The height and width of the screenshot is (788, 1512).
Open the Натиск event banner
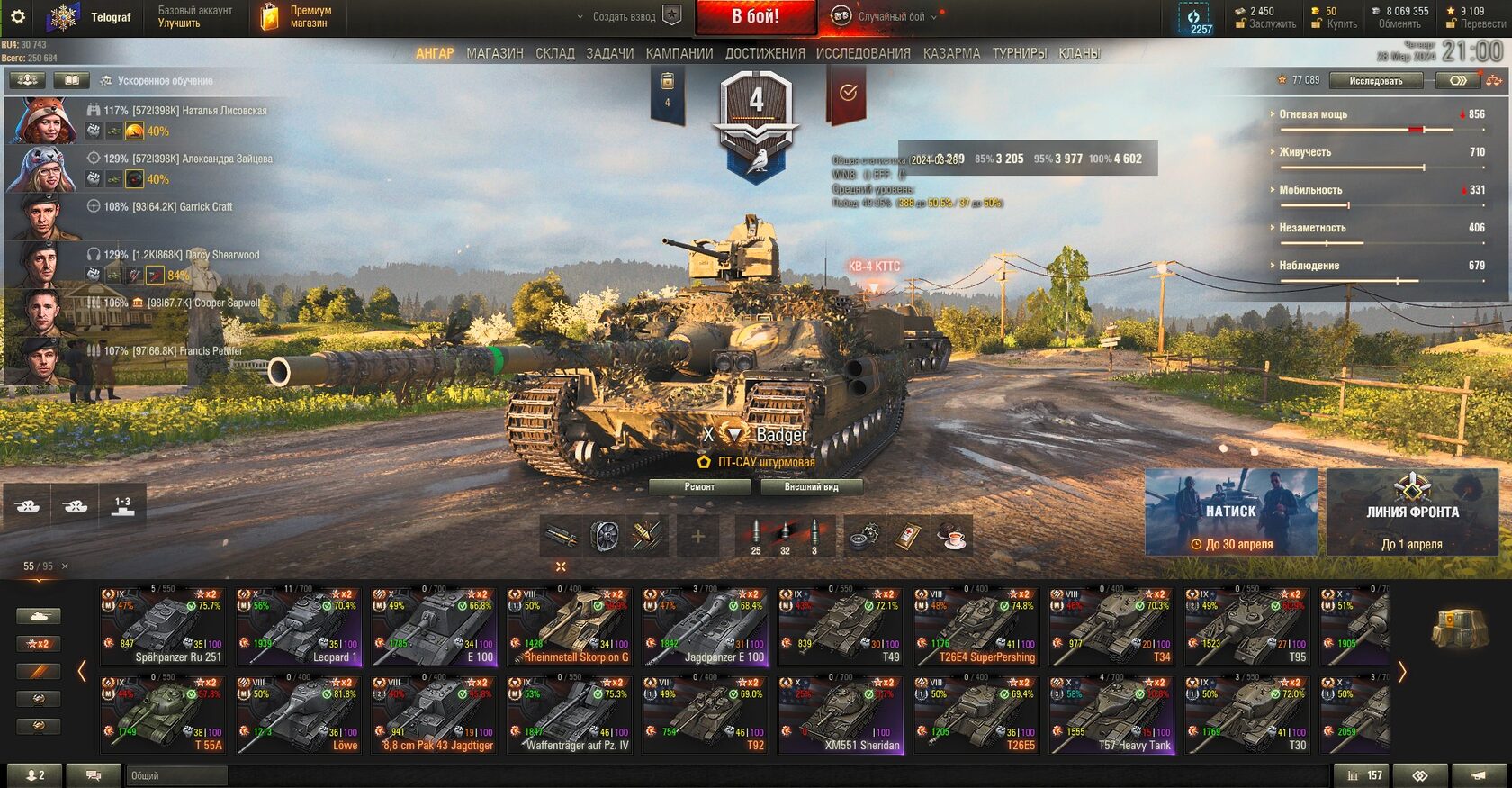(x=1230, y=512)
